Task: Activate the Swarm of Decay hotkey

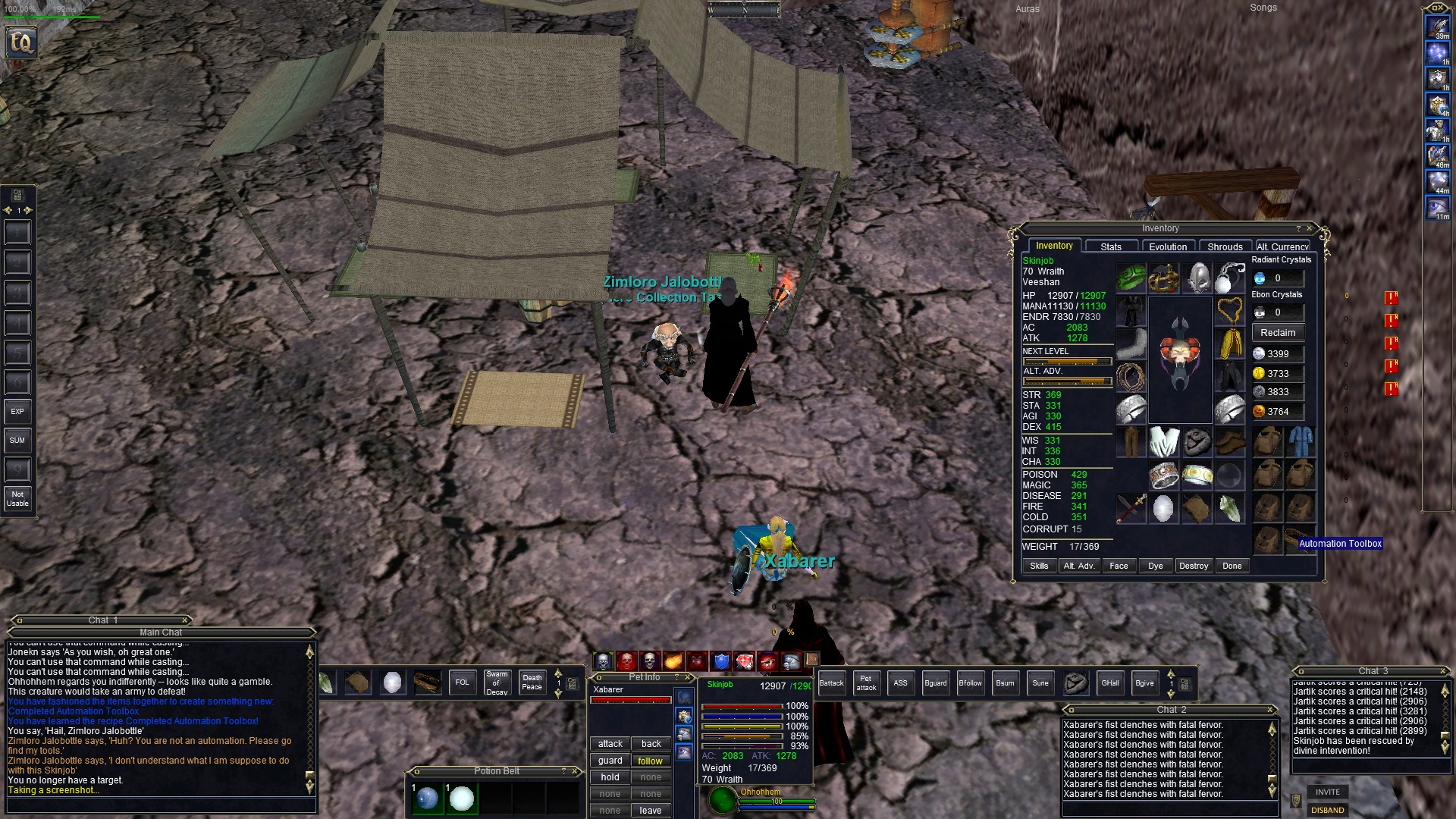Action: coord(497,682)
